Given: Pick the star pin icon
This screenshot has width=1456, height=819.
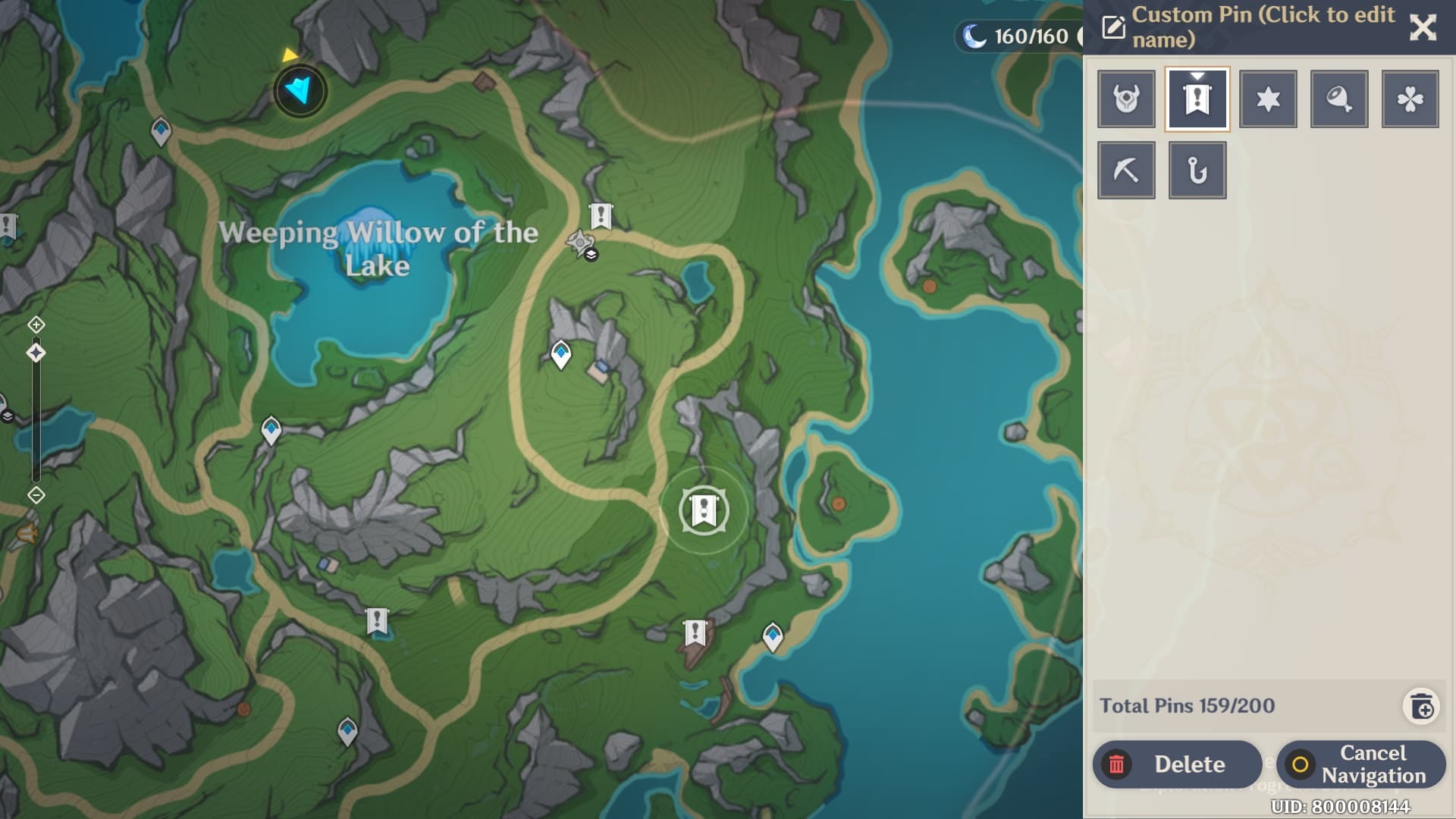Looking at the screenshot, I should [1268, 99].
